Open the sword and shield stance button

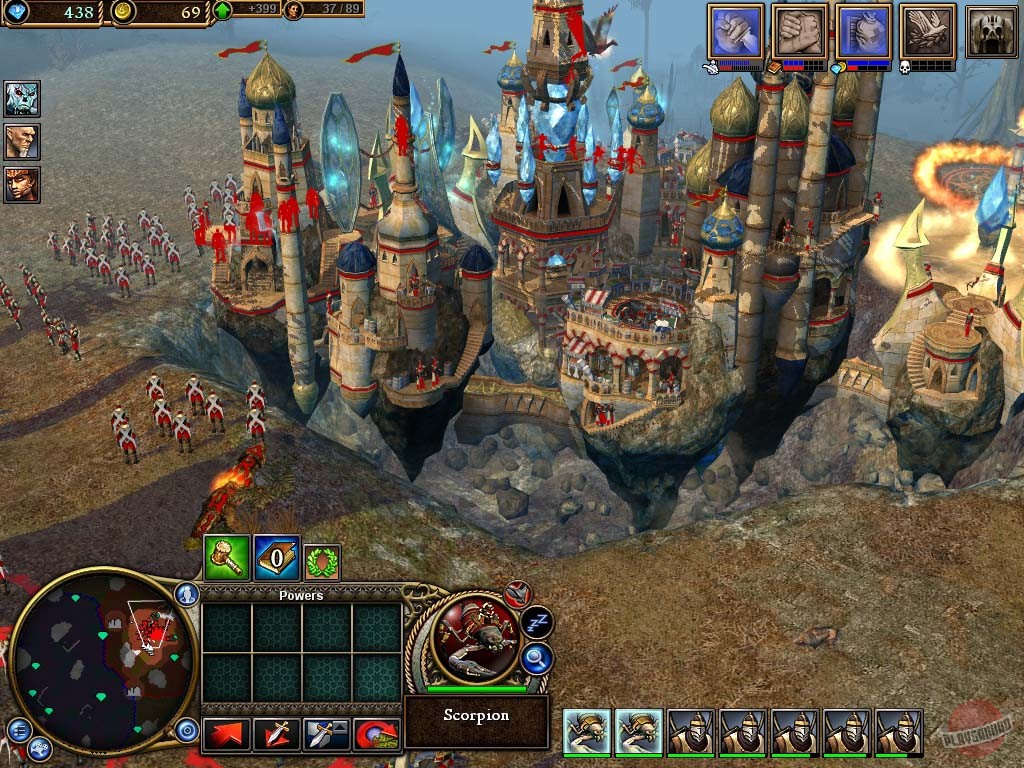326,735
